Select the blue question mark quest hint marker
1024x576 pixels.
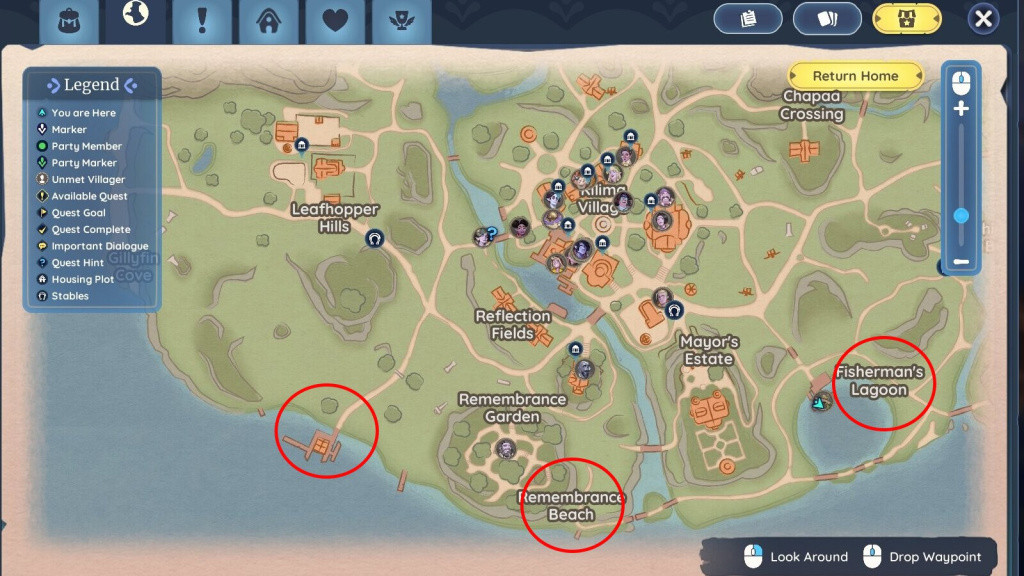(x=491, y=232)
